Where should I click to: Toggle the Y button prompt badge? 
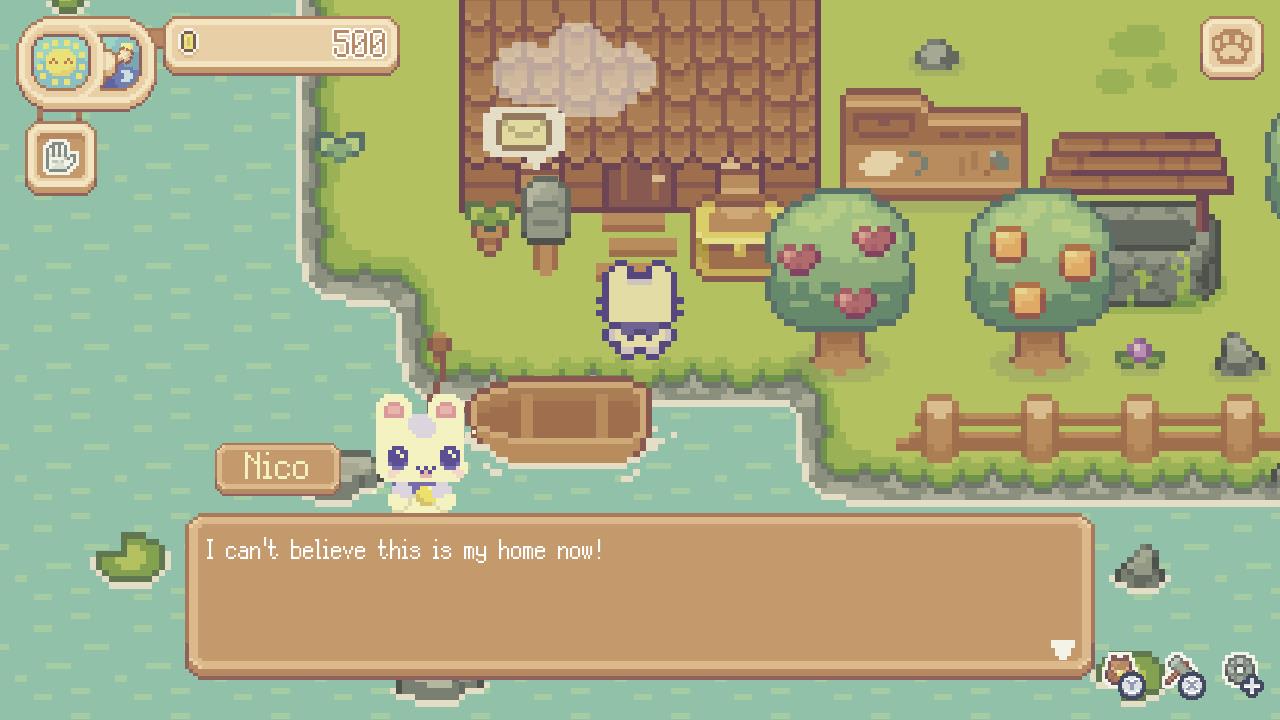coord(1132,687)
